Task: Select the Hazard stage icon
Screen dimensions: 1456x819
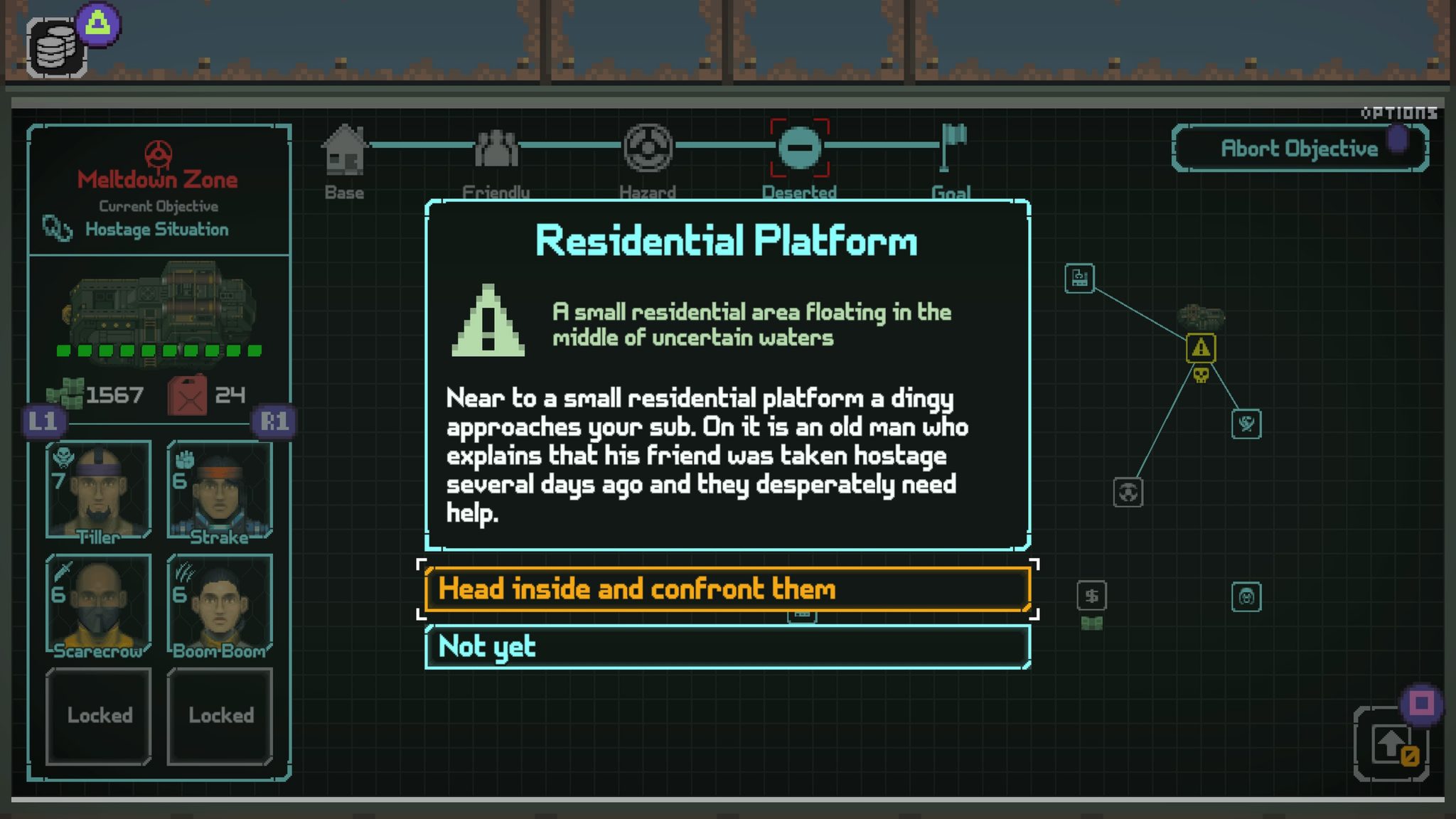Action: point(648,148)
